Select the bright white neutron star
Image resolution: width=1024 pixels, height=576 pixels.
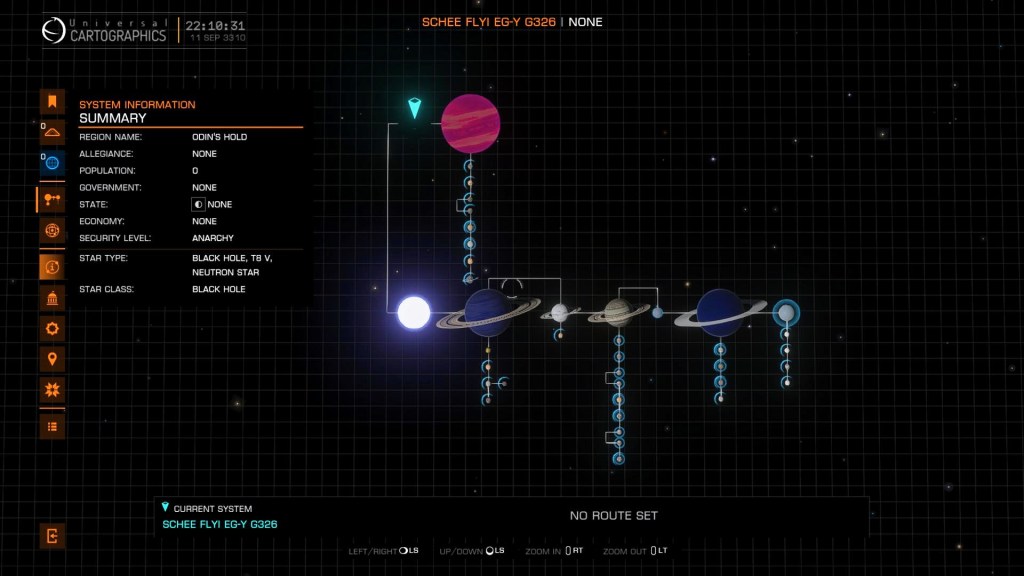click(413, 313)
